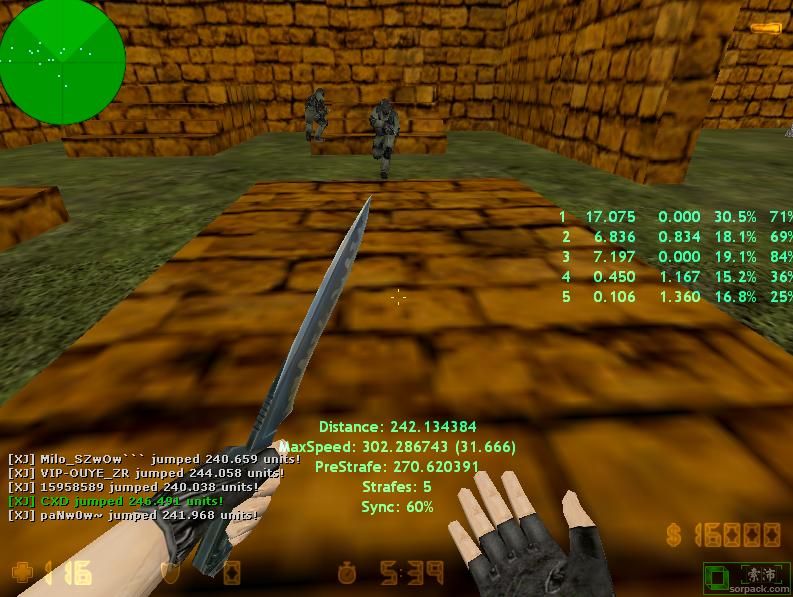The image size is (793, 597).
Task: Select Milo_SZwOw's jump message in chat
Action: tap(154, 459)
